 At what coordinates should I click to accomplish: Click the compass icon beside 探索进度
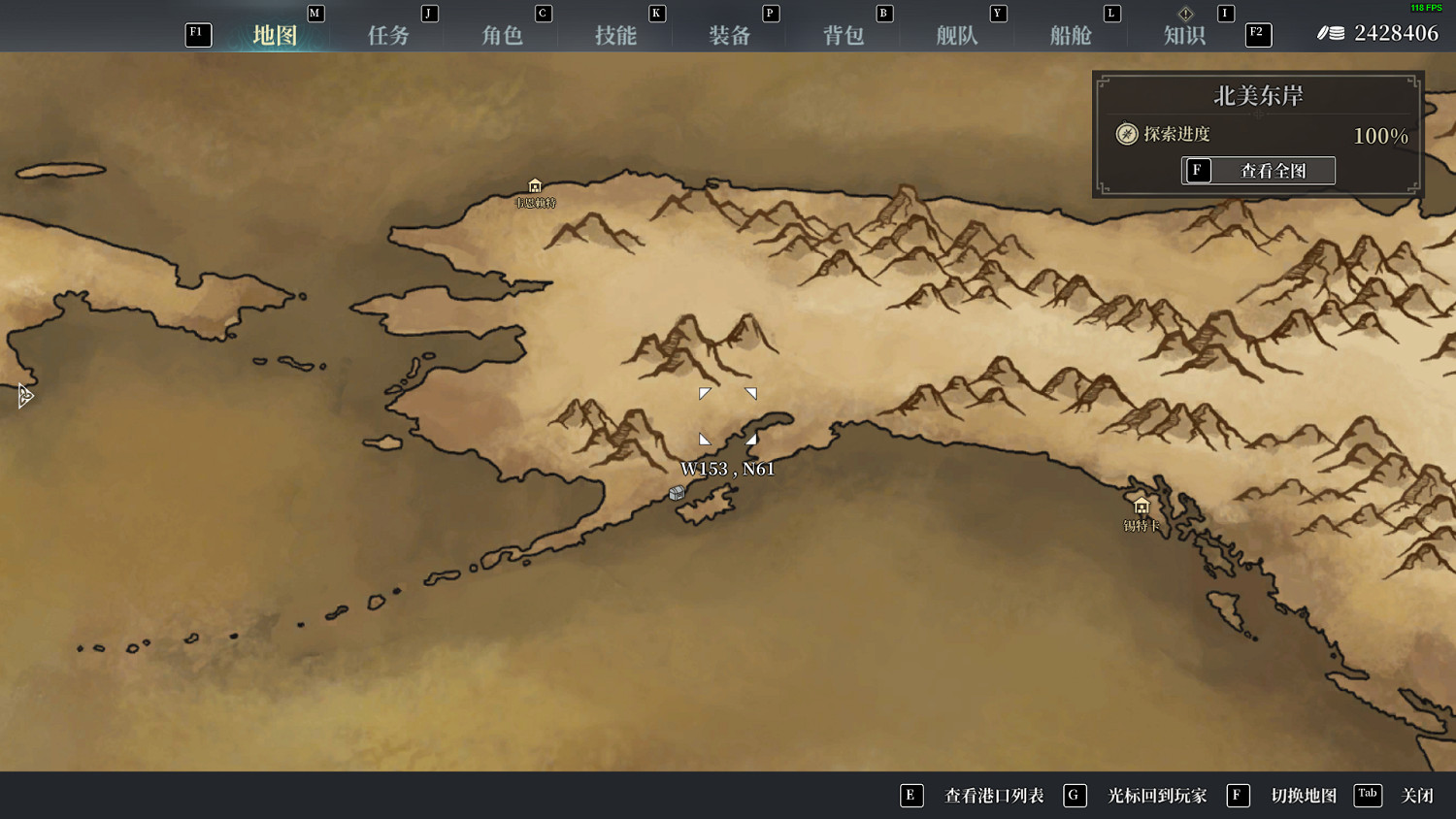point(1127,135)
